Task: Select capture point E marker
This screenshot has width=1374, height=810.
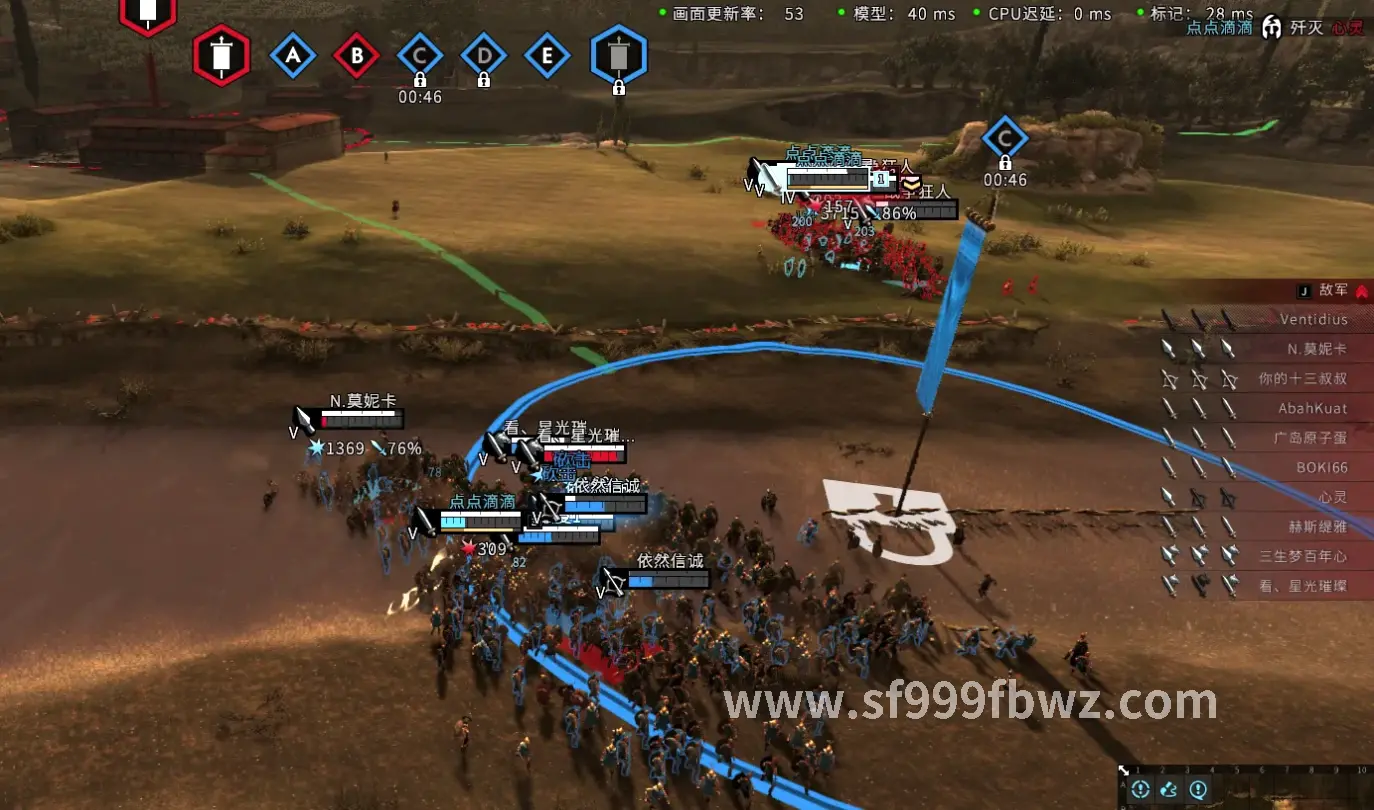Action: tap(547, 56)
